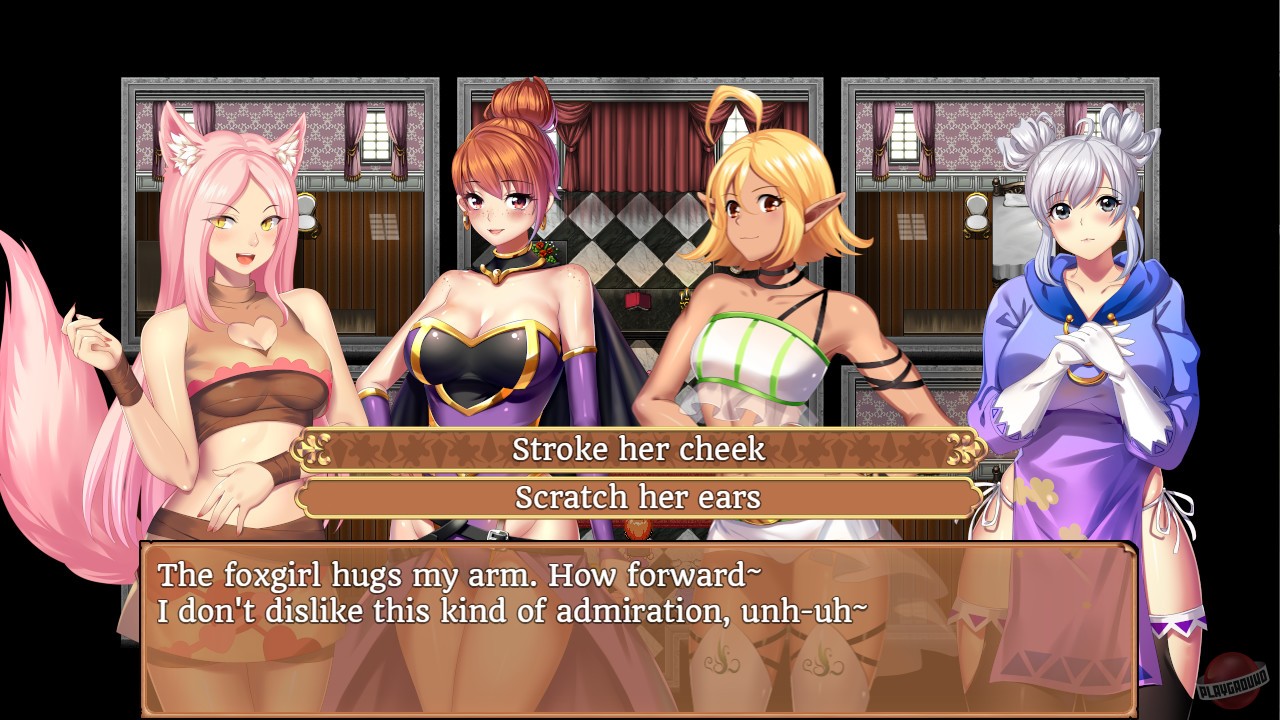Viewport: 1280px width, 720px height.
Task: Select the 'Stroke her cheek' choice
Action: coord(639,450)
